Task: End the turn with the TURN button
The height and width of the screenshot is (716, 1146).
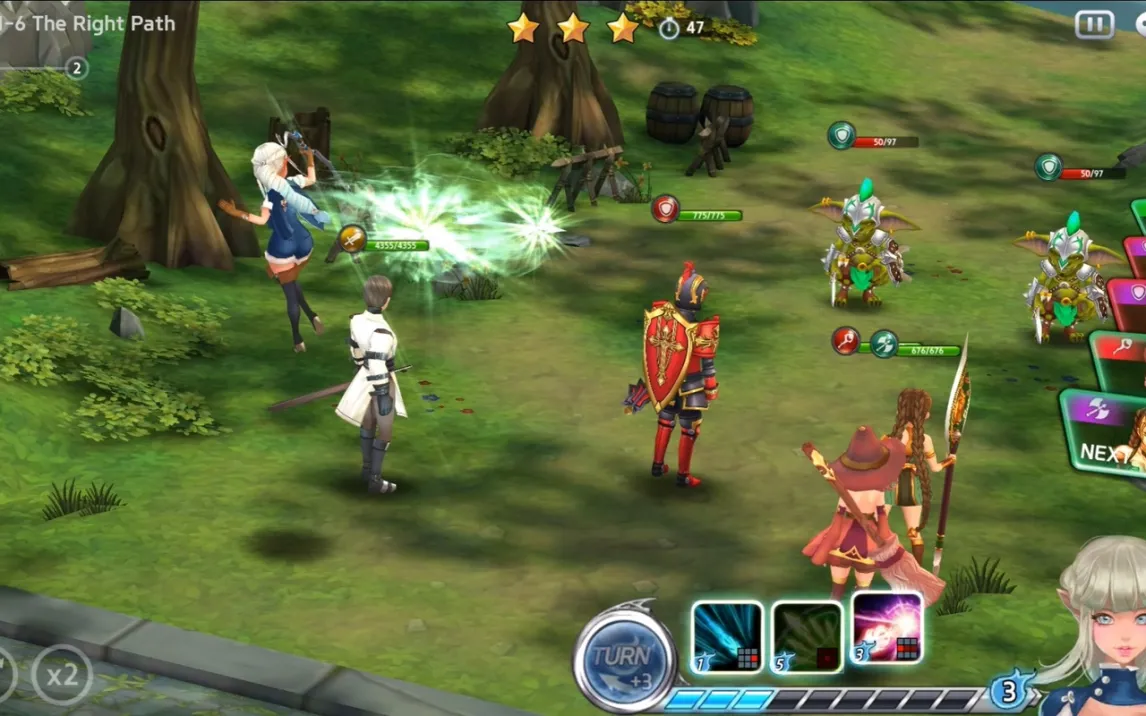Action: click(x=625, y=660)
